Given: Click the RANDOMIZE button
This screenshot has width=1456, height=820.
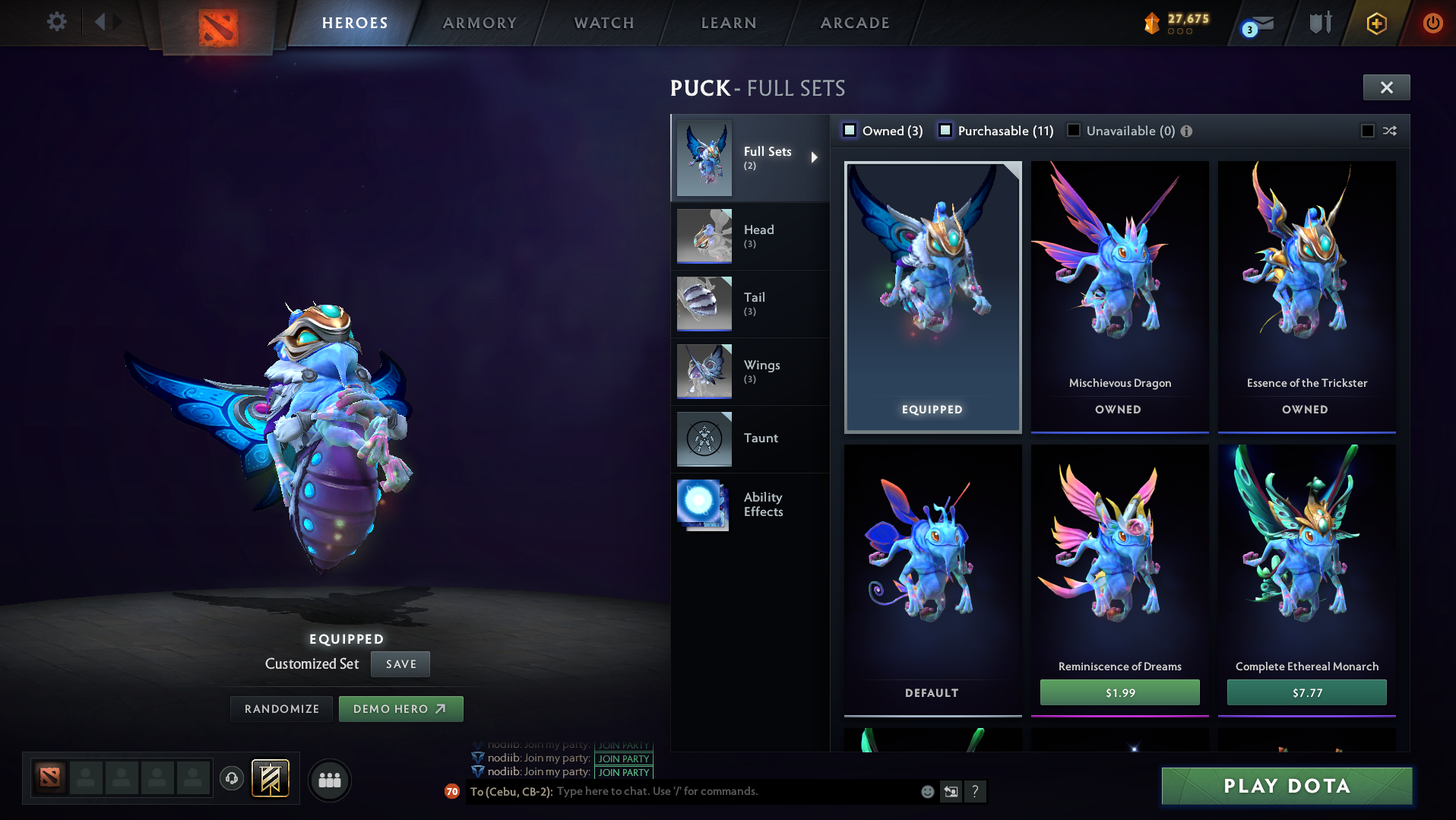Looking at the screenshot, I should pos(280,708).
